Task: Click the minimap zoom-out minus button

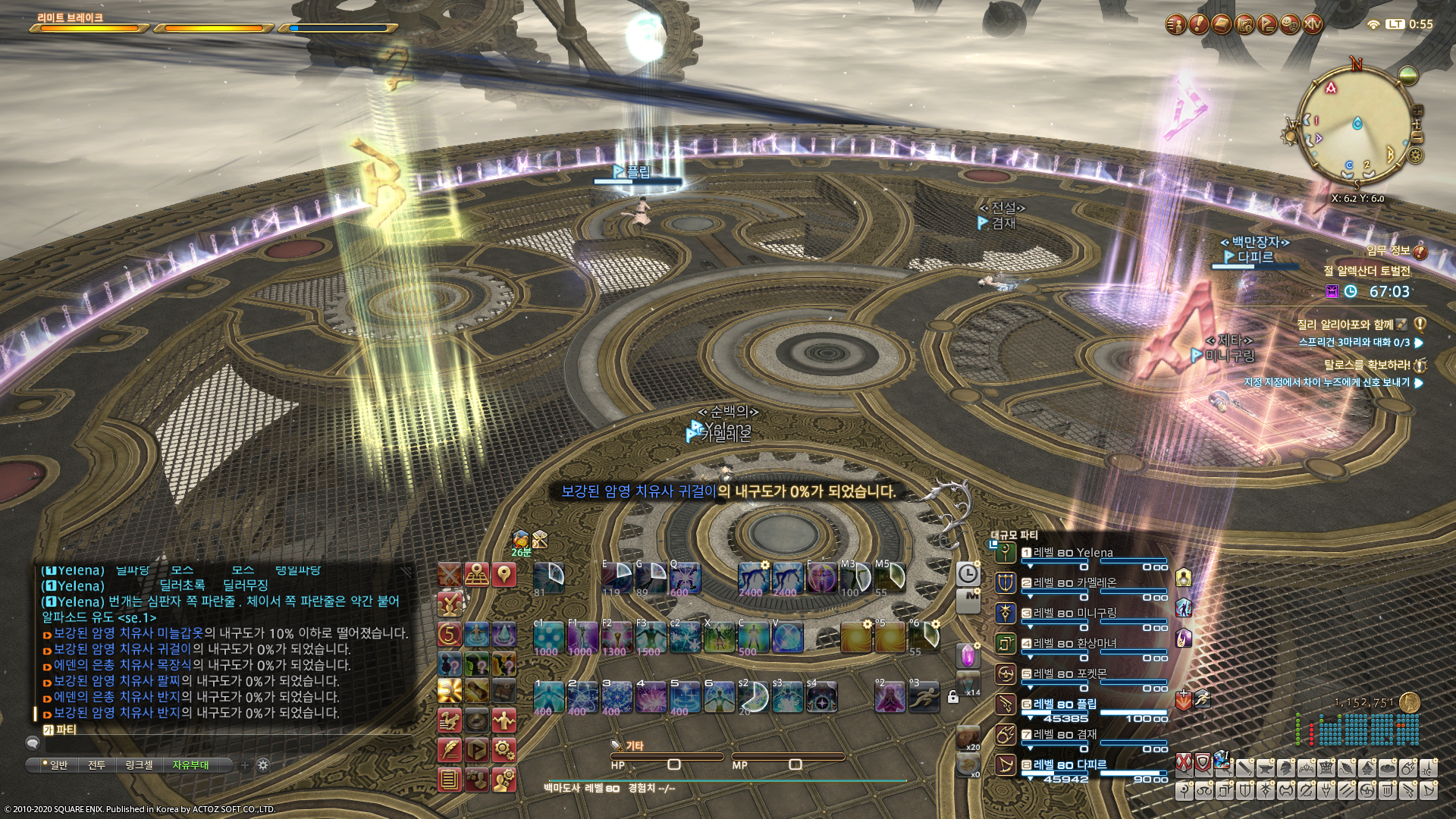Action: [1417, 138]
